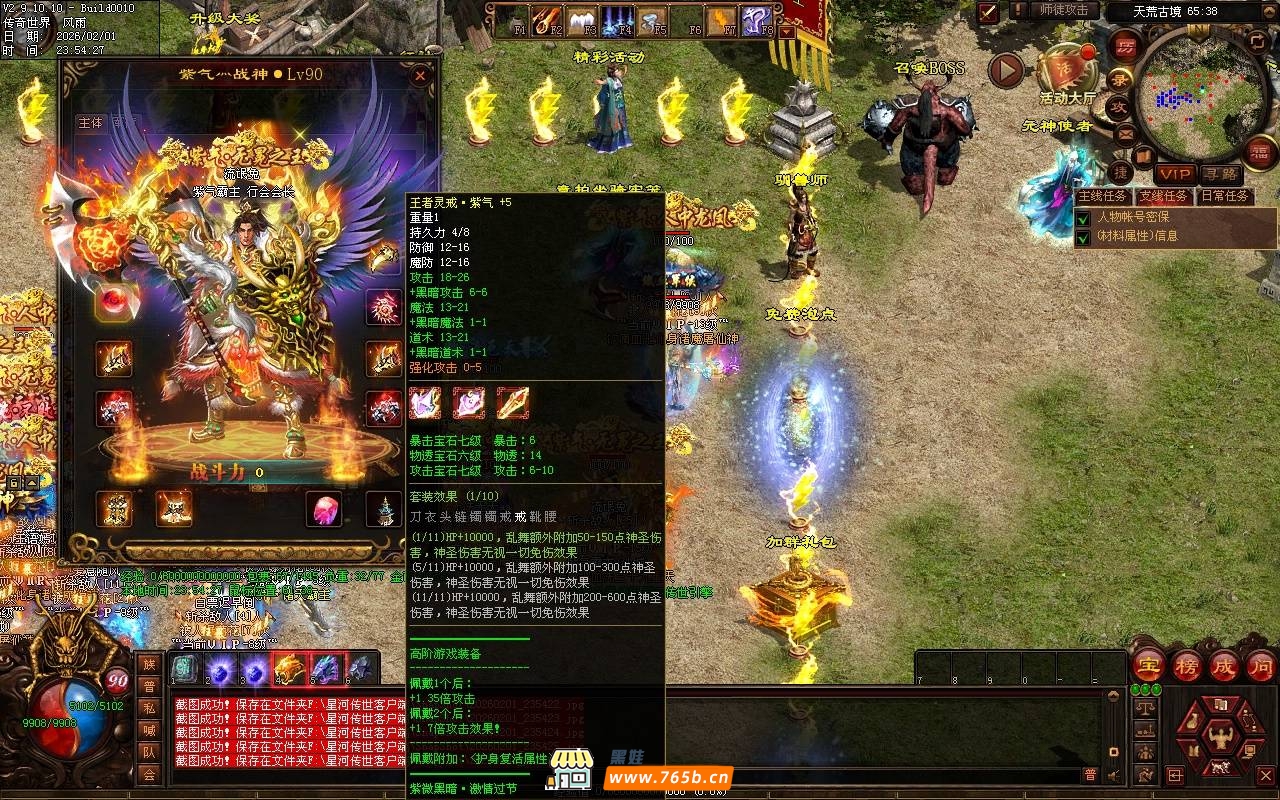This screenshot has width=1280, height=800.
Task: Open the 榜 ranking round button
Action: pyautogui.click(x=1187, y=666)
